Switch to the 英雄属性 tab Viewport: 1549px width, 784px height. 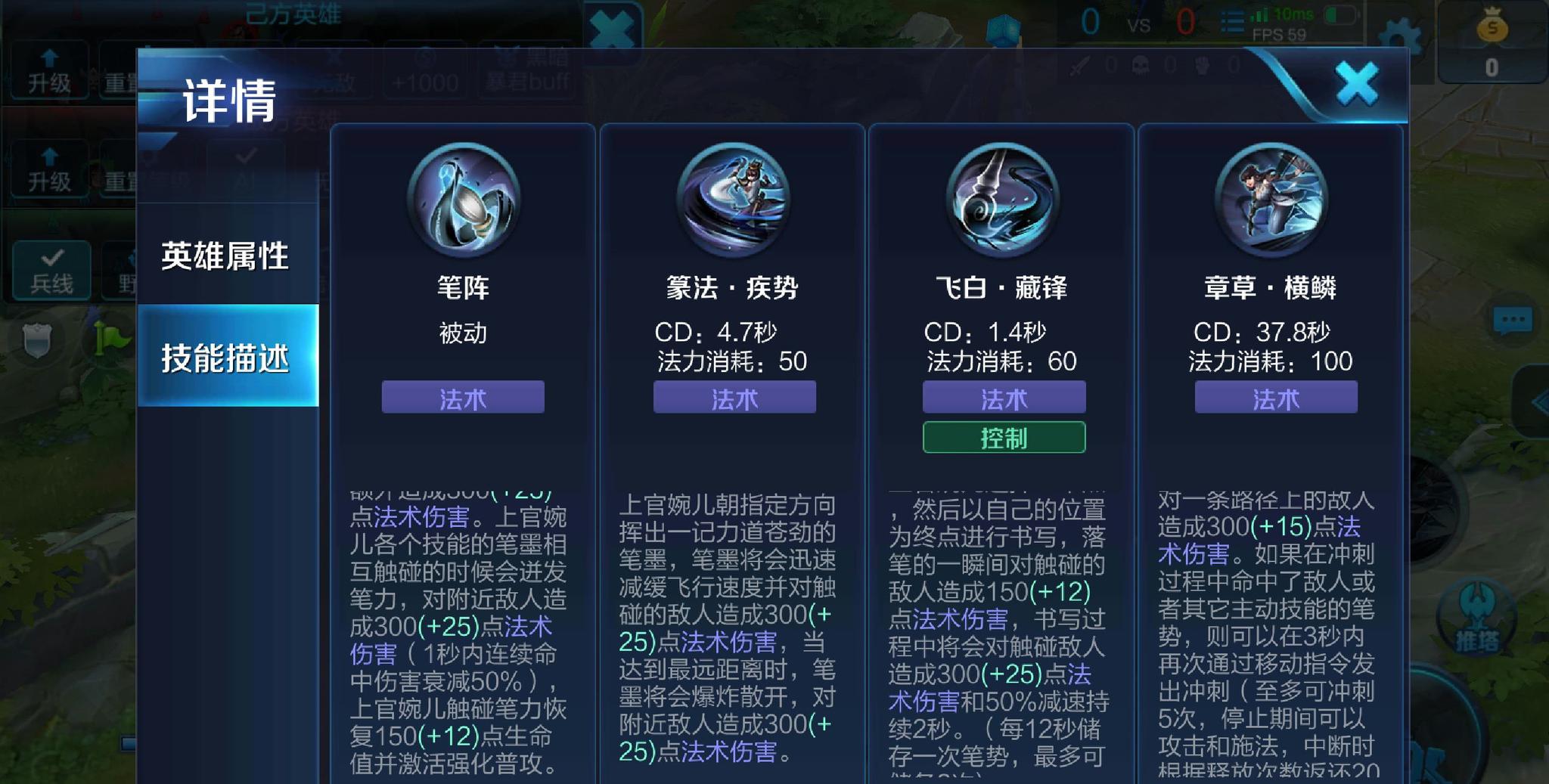tap(223, 257)
